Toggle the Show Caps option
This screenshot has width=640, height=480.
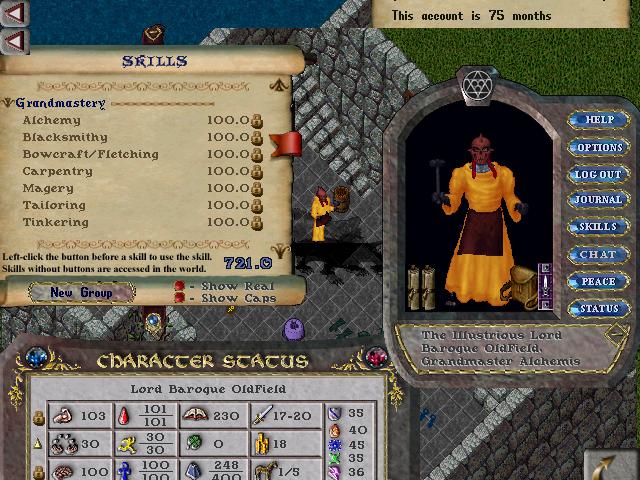pos(181,298)
